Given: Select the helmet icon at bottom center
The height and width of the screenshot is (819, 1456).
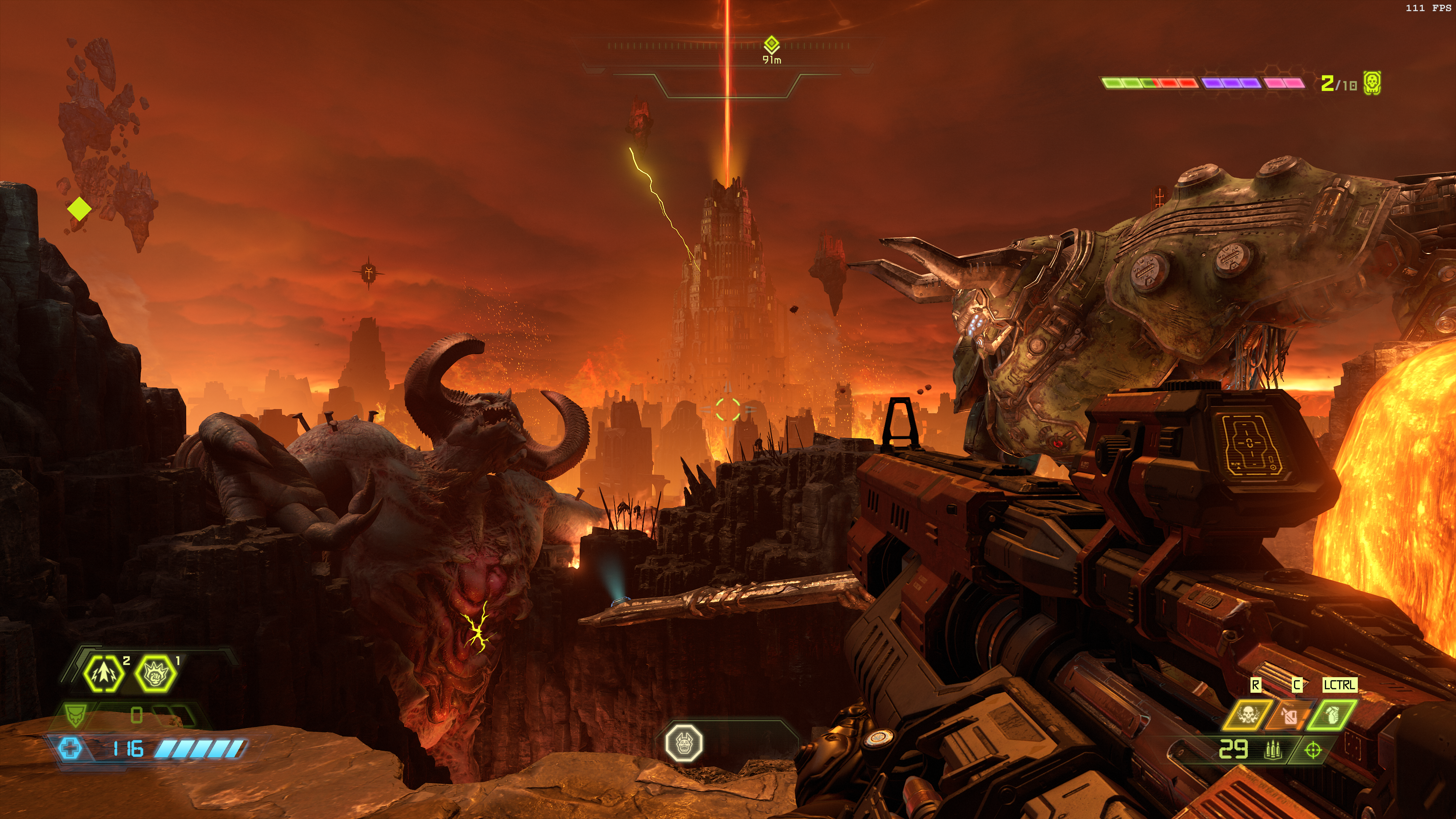Looking at the screenshot, I should [x=684, y=742].
